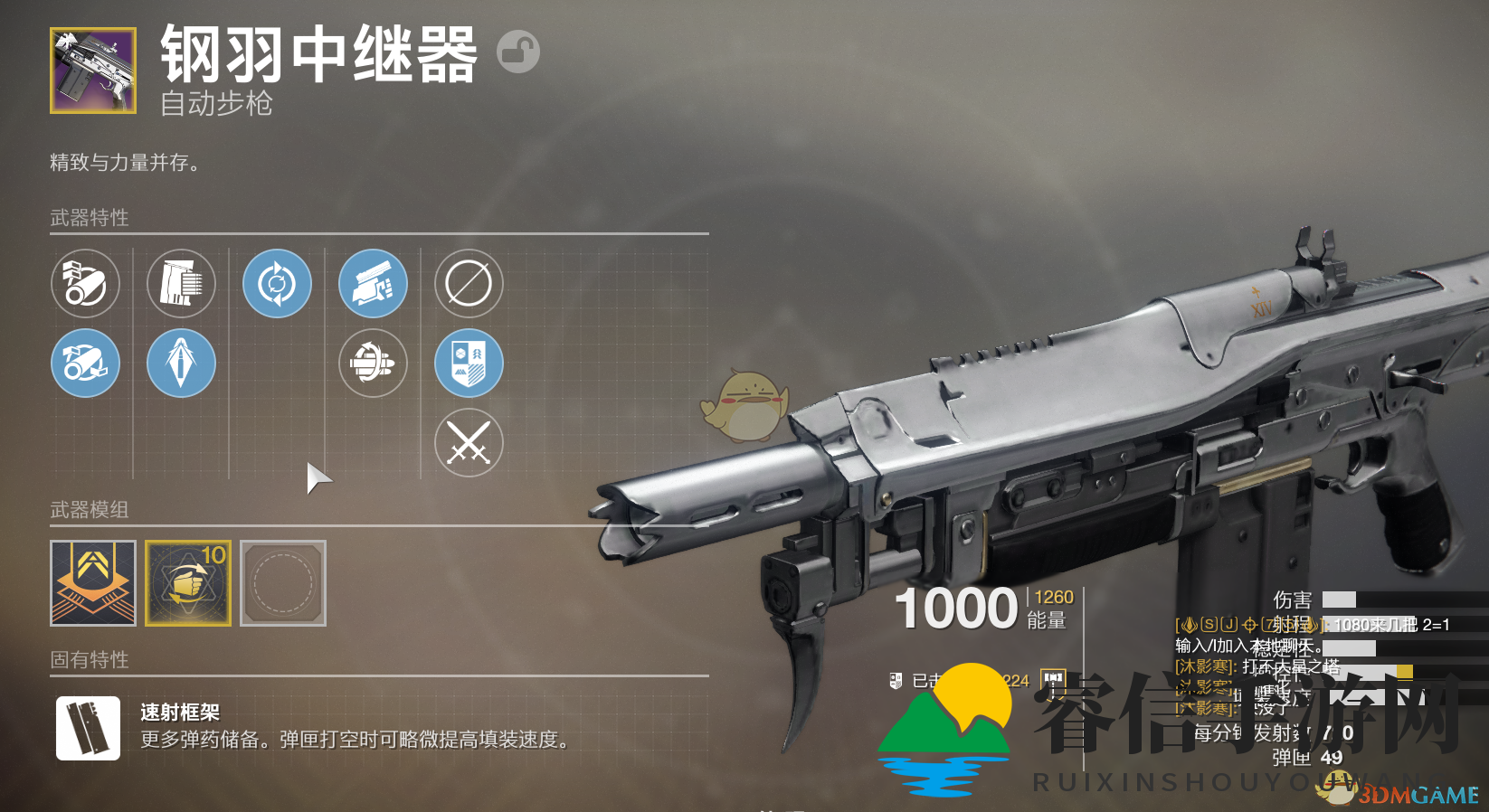Select the equipped energy mod showing 10
1489x812 pixels.
click(187, 583)
